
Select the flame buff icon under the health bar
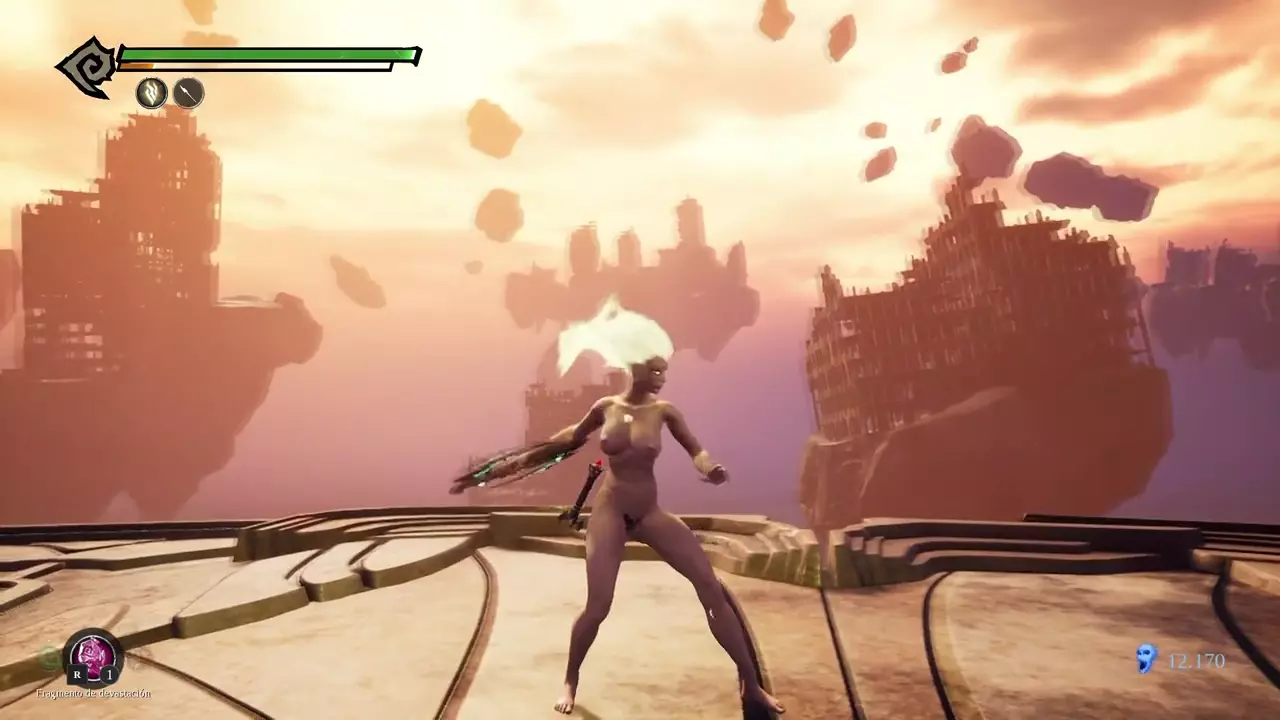152,93
